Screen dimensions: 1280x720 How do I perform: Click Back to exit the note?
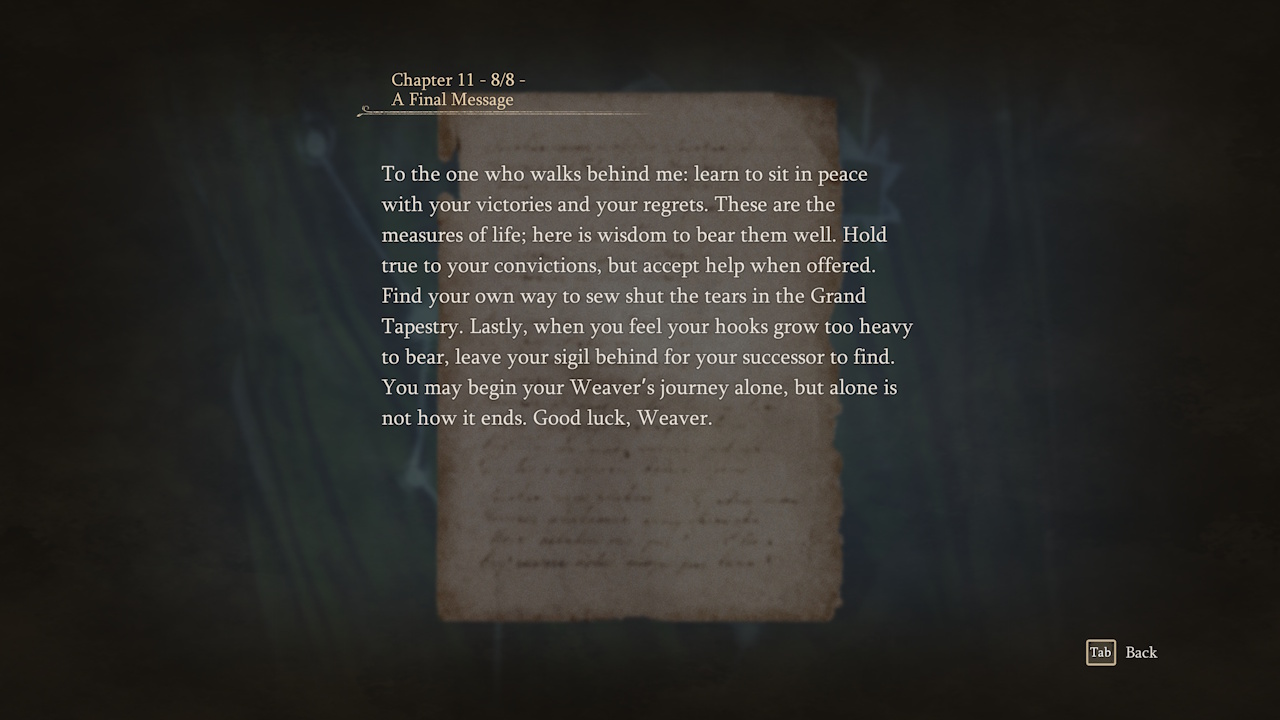click(x=1141, y=652)
